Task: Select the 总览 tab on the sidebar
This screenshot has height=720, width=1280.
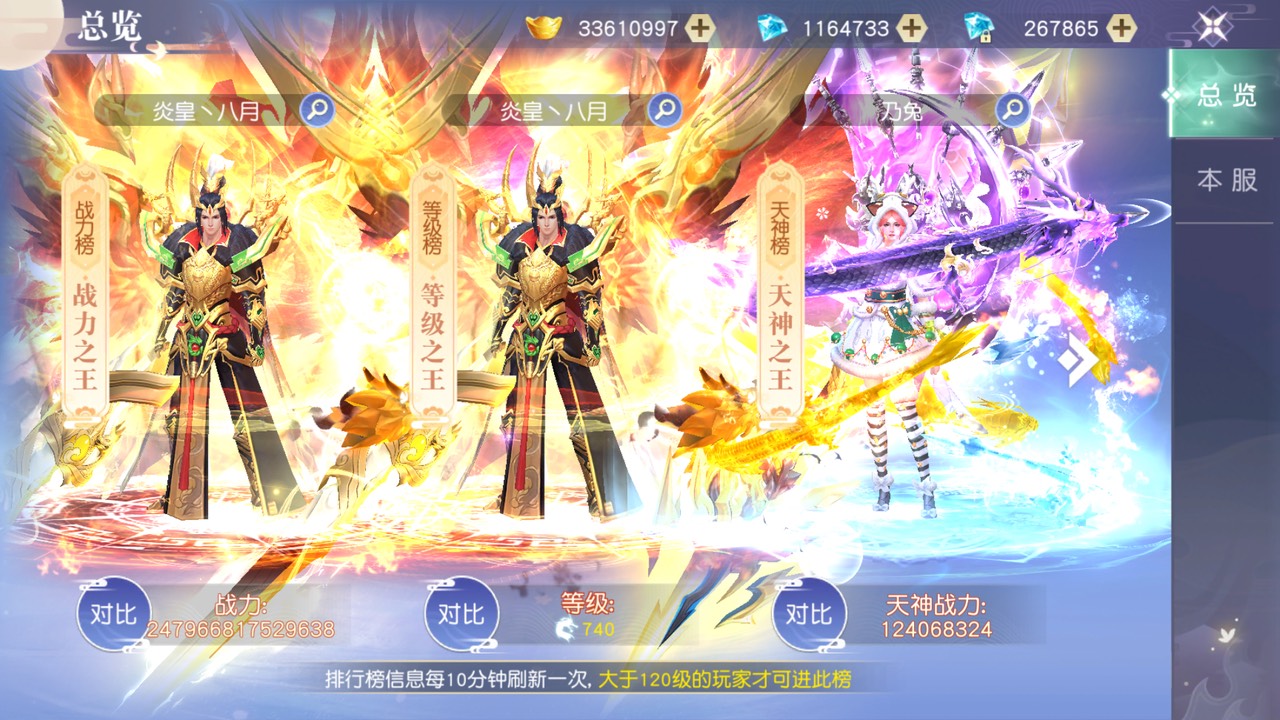Action: [1227, 95]
